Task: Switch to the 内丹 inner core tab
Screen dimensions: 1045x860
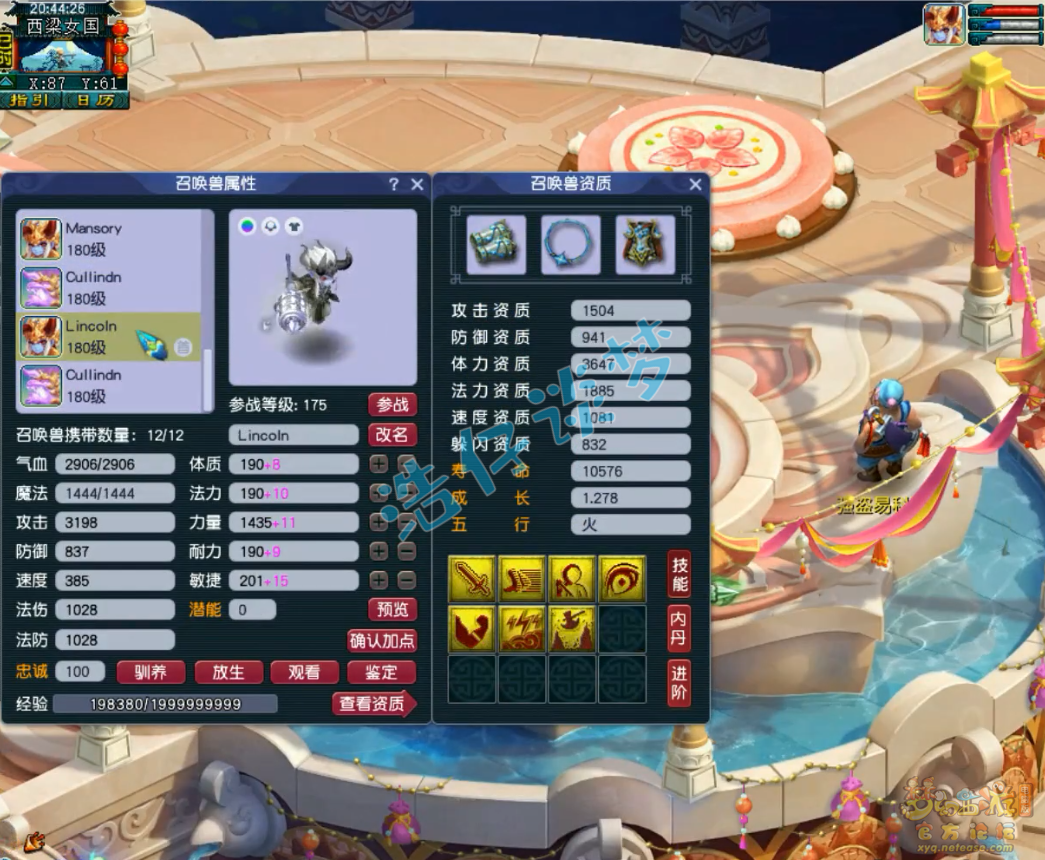Action: [x=679, y=628]
